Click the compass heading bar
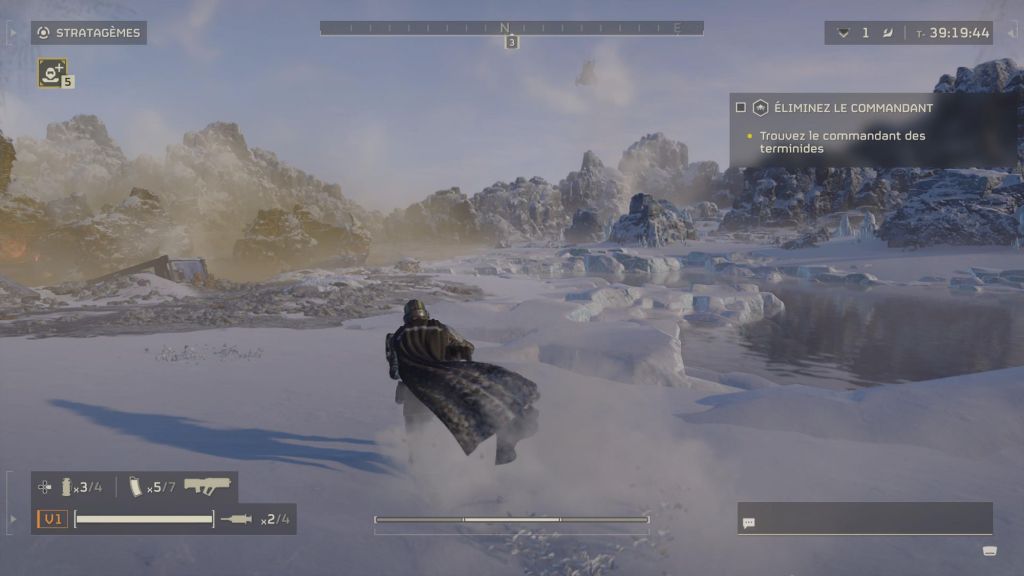The width and height of the screenshot is (1024, 576). [x=511, y=28]
